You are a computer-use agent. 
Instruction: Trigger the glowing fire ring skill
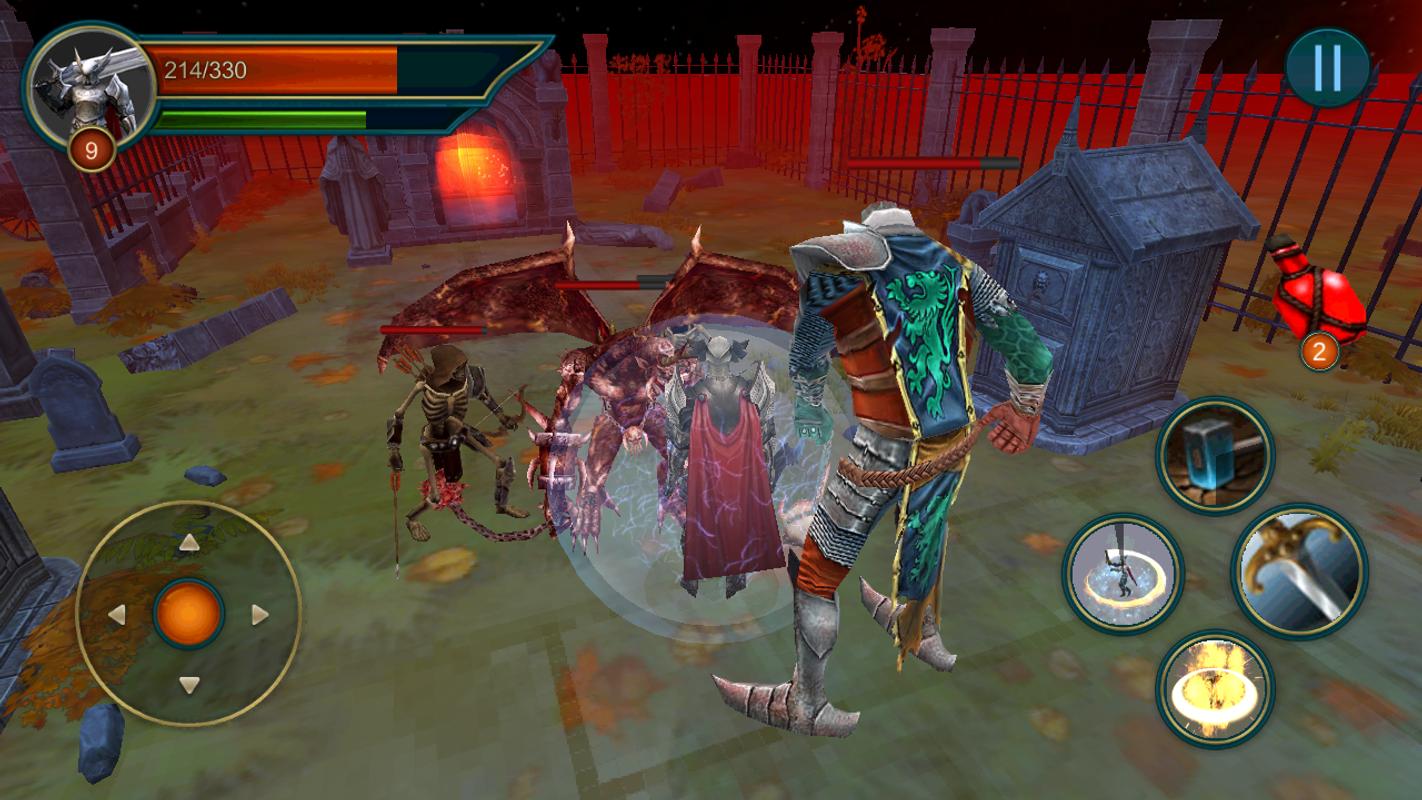1214,688
